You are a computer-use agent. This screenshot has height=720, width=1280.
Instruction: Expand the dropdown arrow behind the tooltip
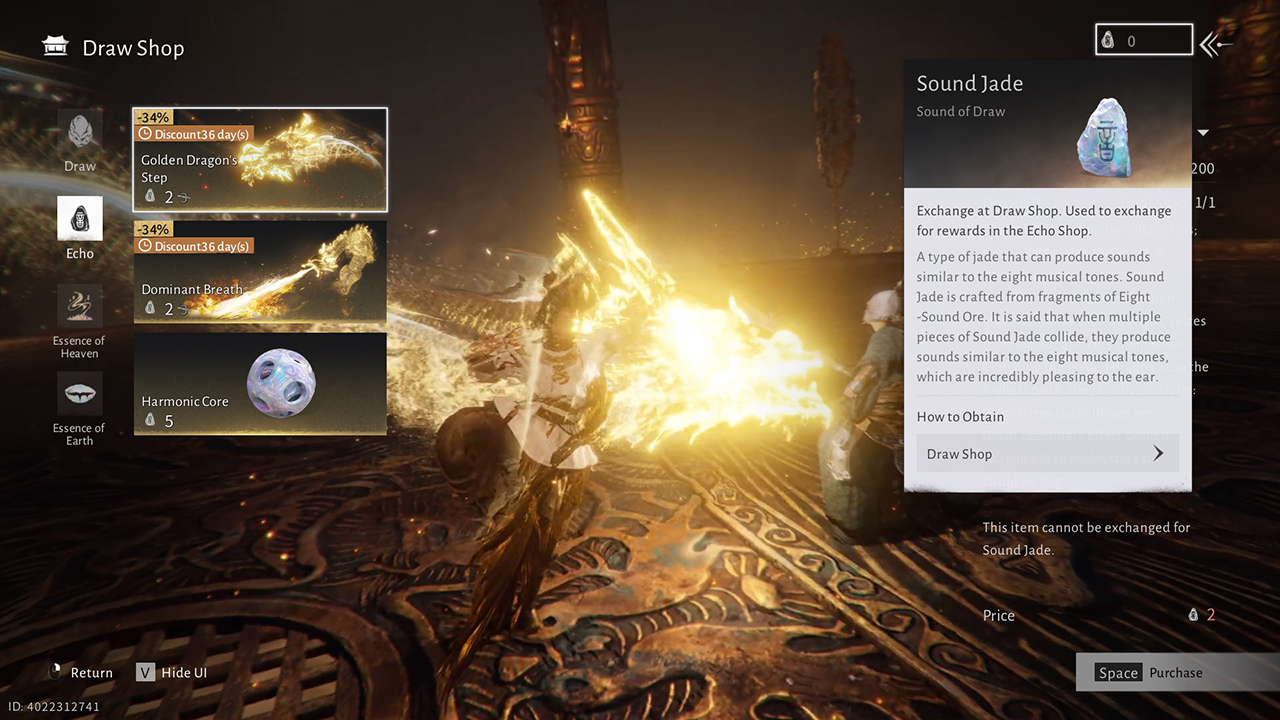click(1204, 133)
